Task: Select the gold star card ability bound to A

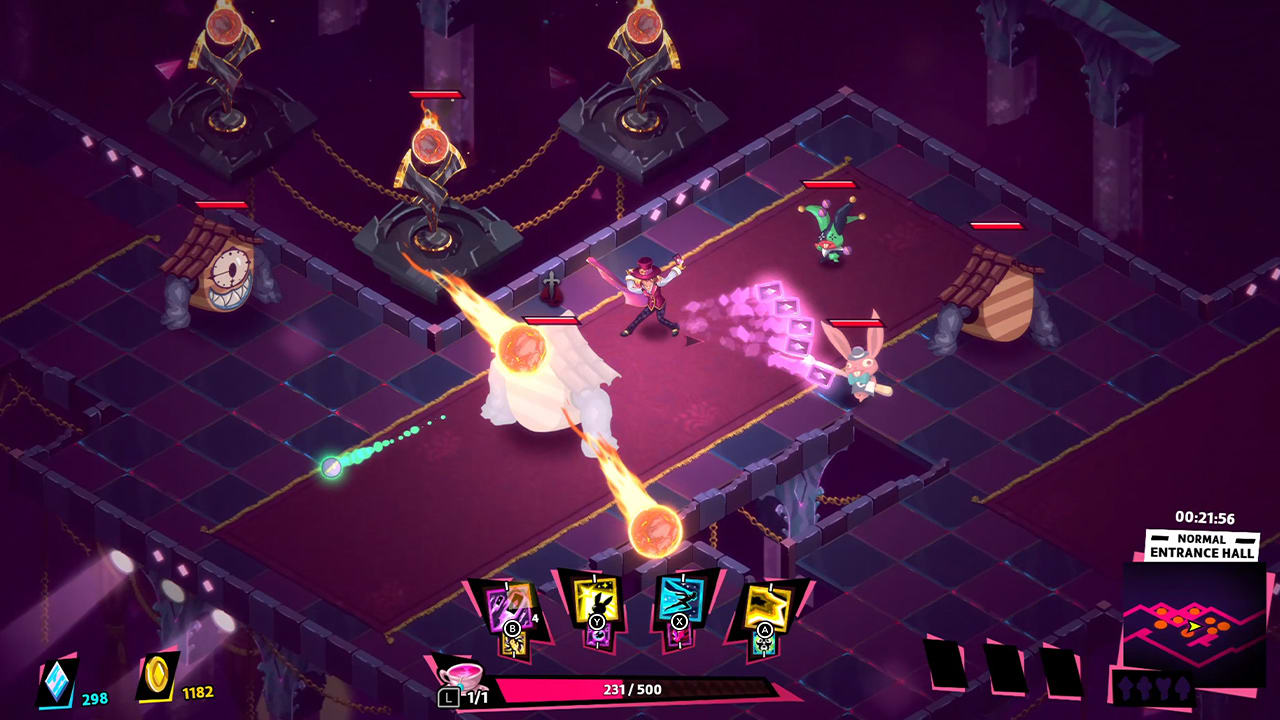Action: pos(766,603)
